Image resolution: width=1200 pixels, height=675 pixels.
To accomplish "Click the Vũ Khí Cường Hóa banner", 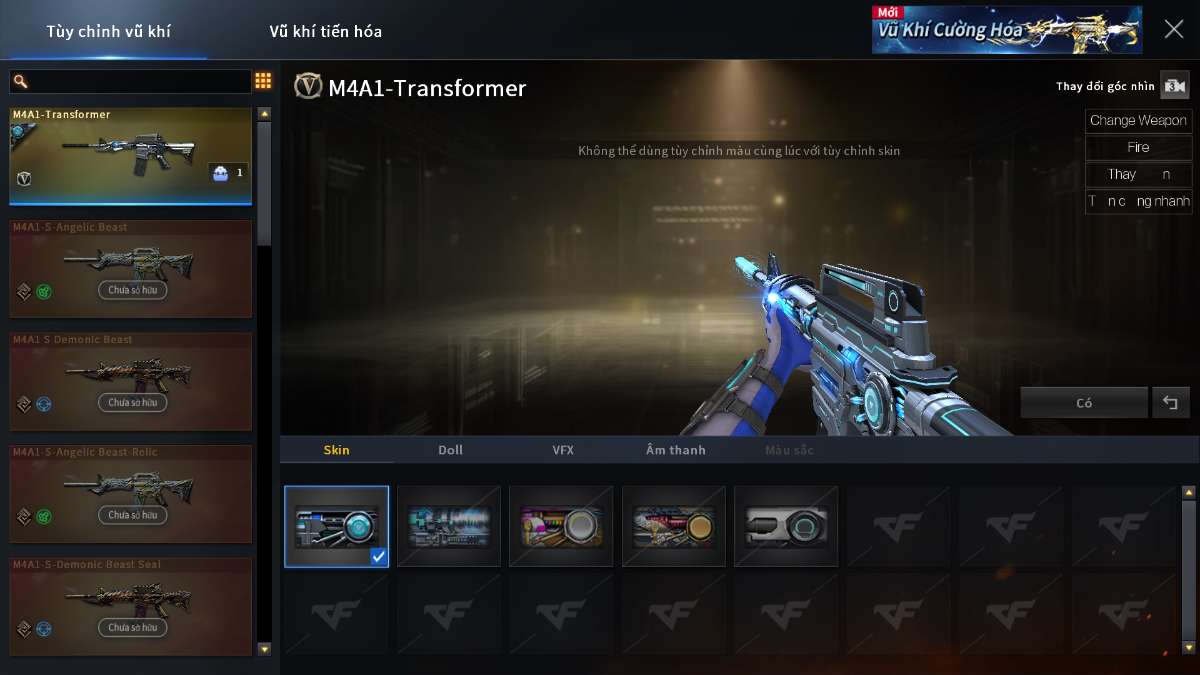I will pyautogui.click(x=1006, y=29).
